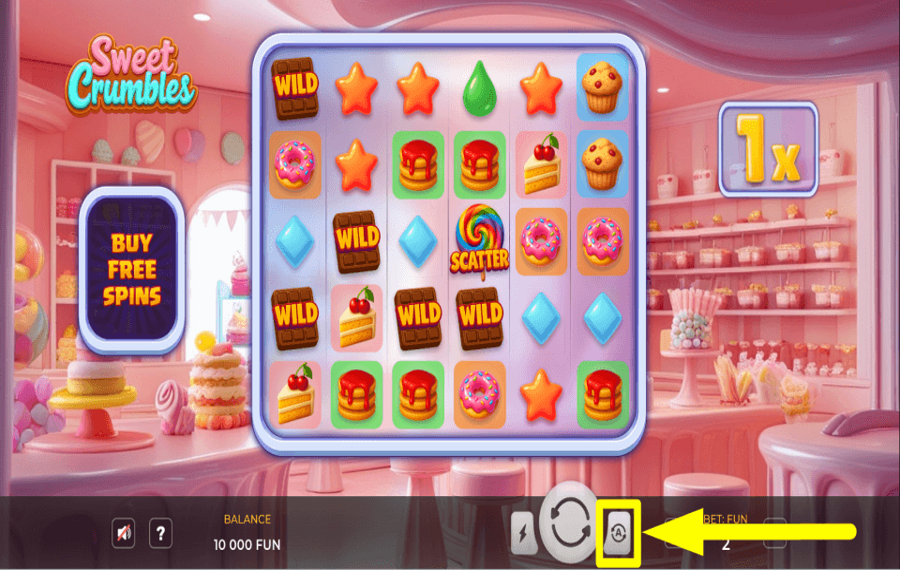900x570 pixels.
Task: Open the question mark help page
Action: point(160,534)
